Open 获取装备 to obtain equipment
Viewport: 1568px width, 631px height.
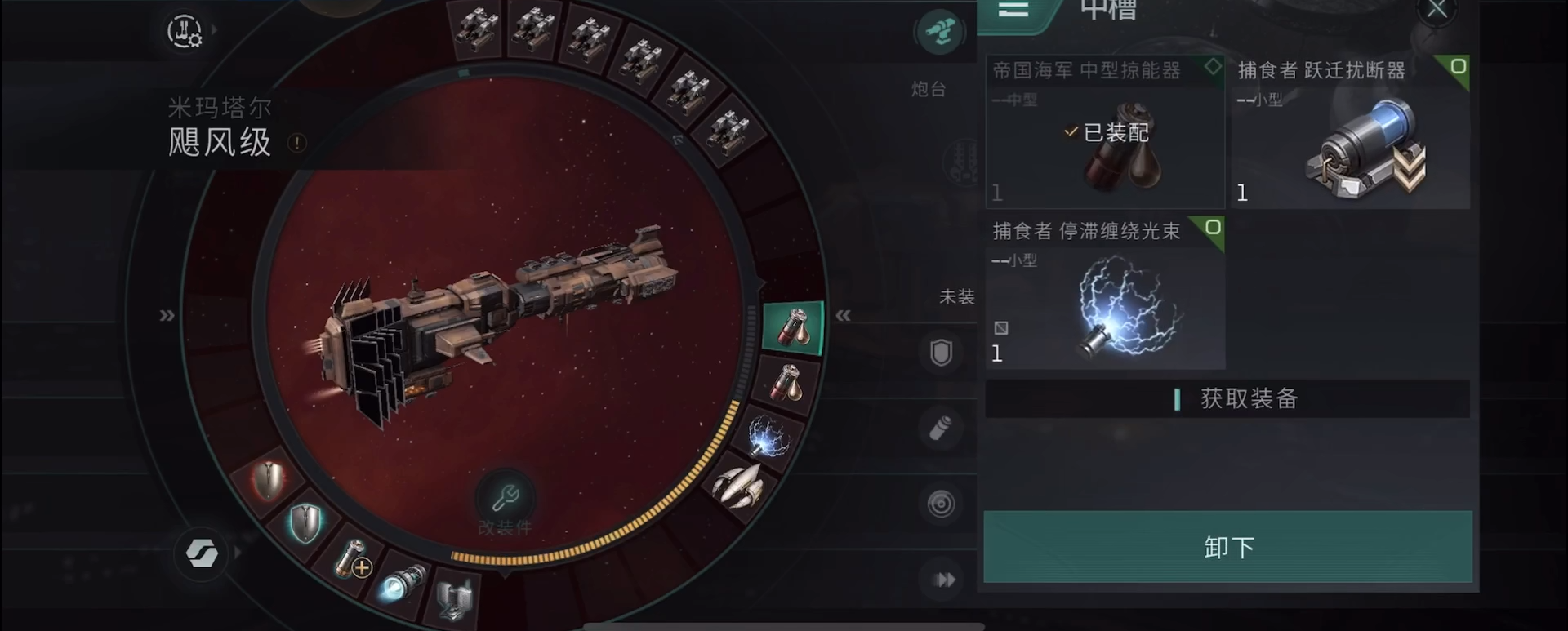coord(1227,399)
